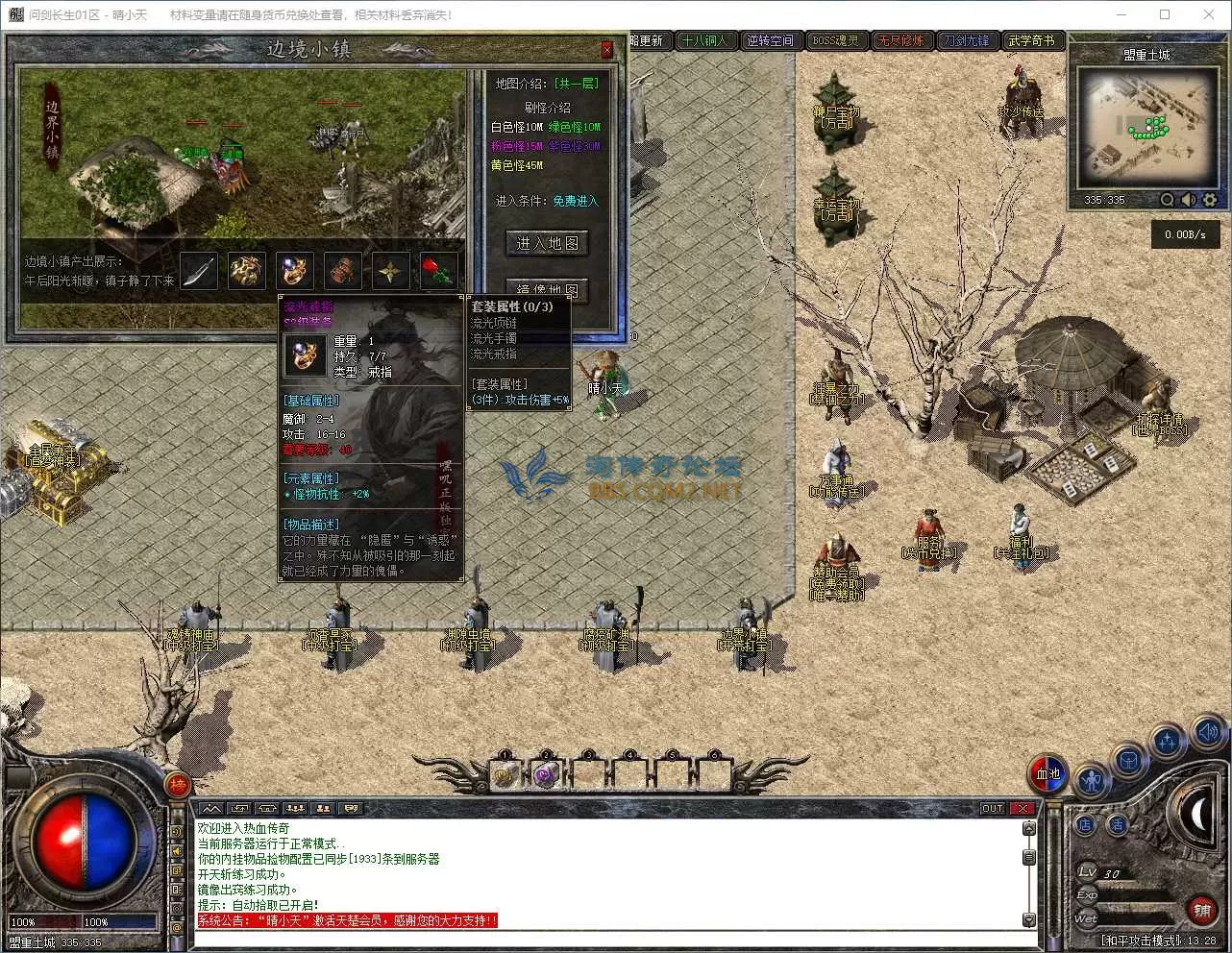Click the 盟重土城 minimap

coord(1146,128)
